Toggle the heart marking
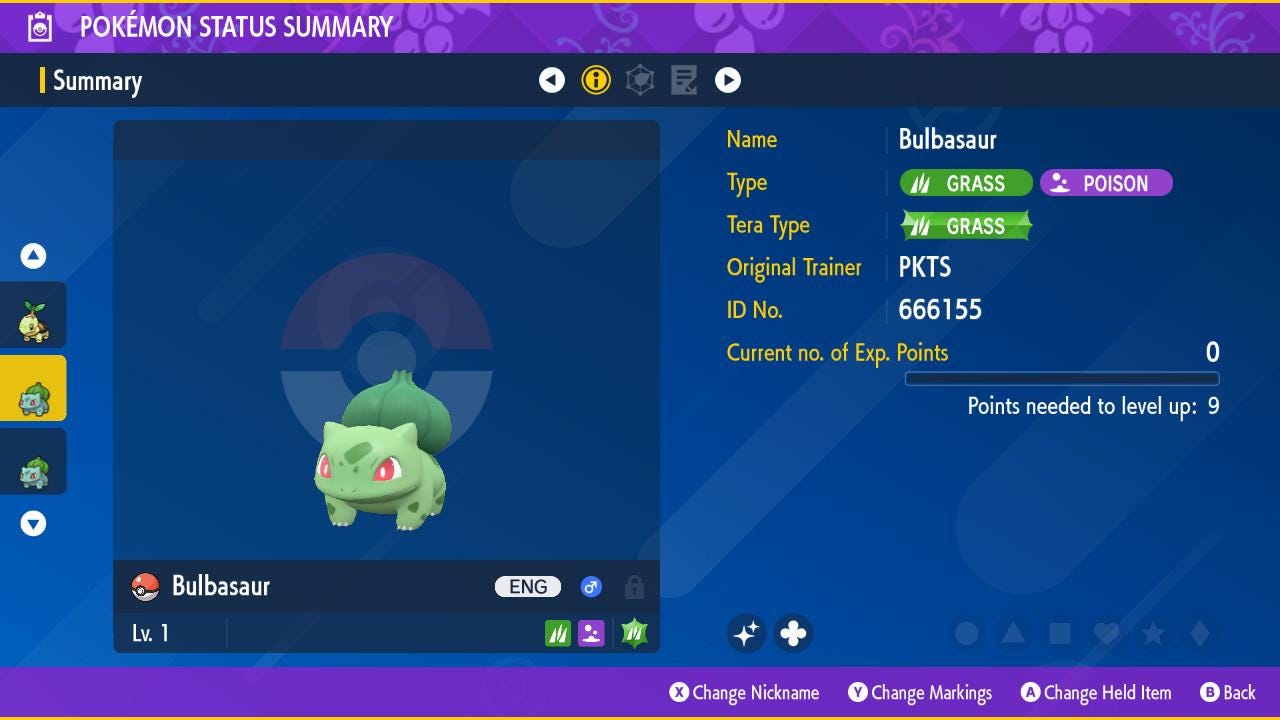The width and height of the screenshot is (1280, 720). [1106, 633]
